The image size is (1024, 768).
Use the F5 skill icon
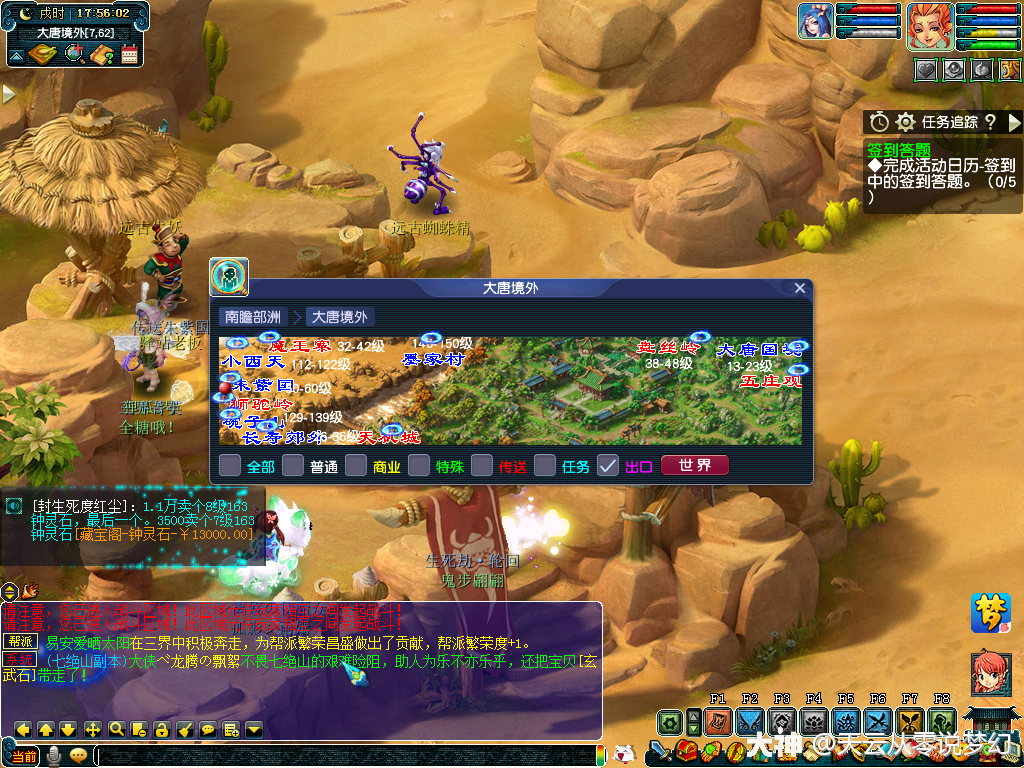pos(846,722)
